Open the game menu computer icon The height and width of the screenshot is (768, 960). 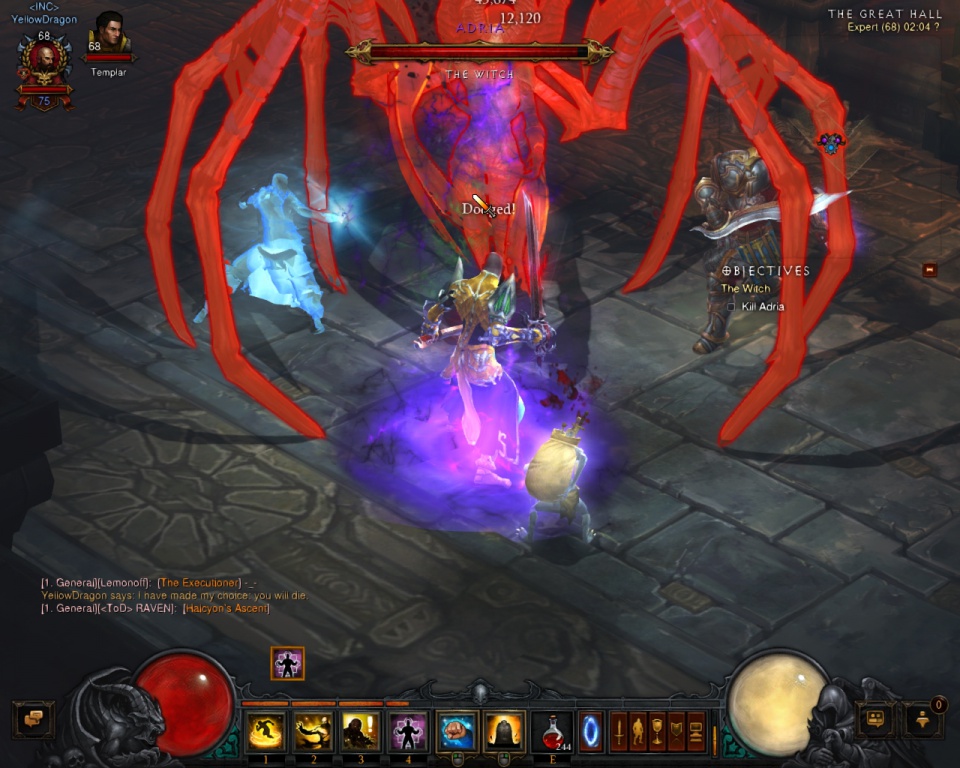pos(695,731)
